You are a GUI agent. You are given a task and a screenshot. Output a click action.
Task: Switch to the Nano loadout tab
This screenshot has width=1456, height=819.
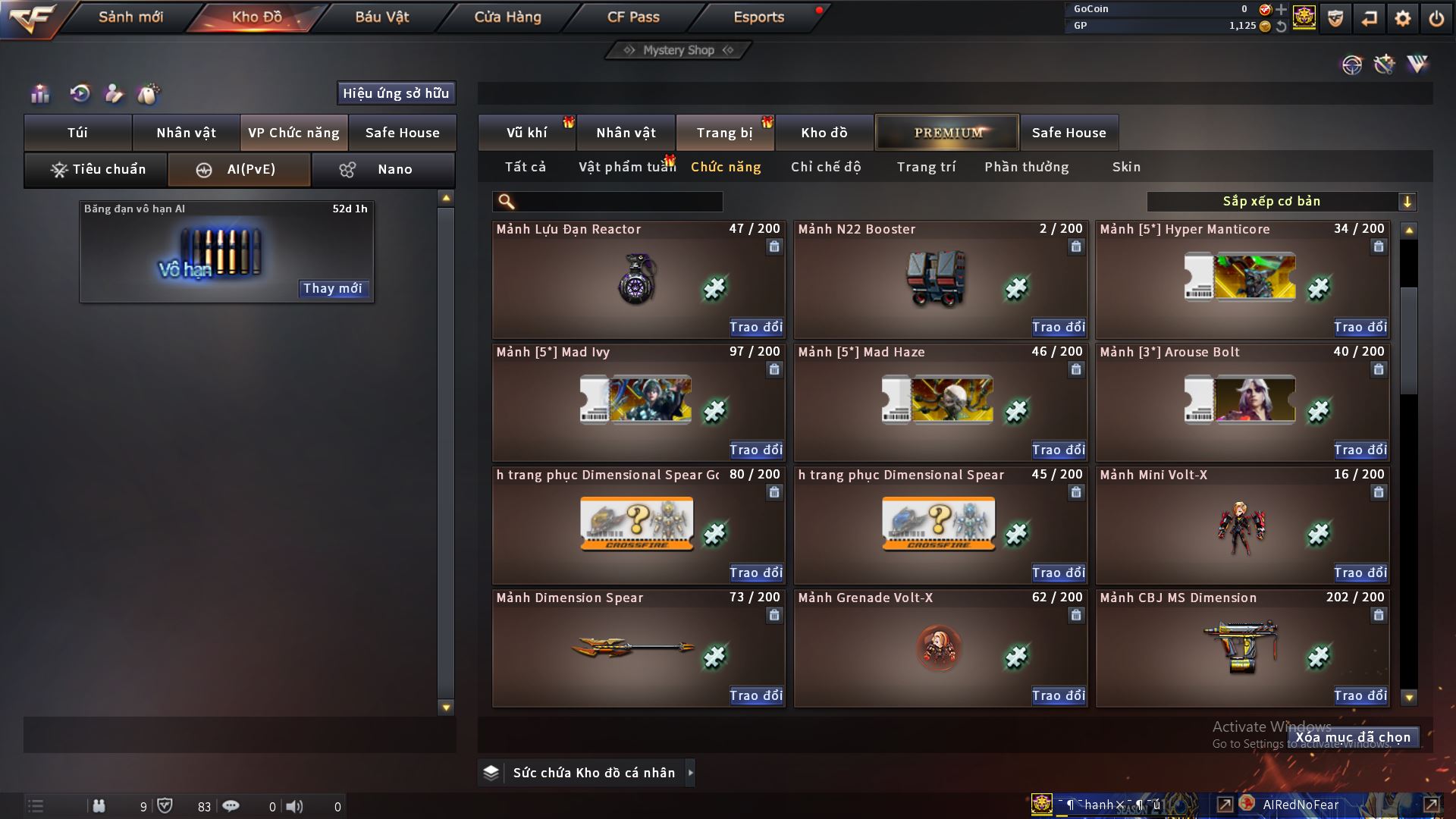pyautogui.click(x=383, y=169)
